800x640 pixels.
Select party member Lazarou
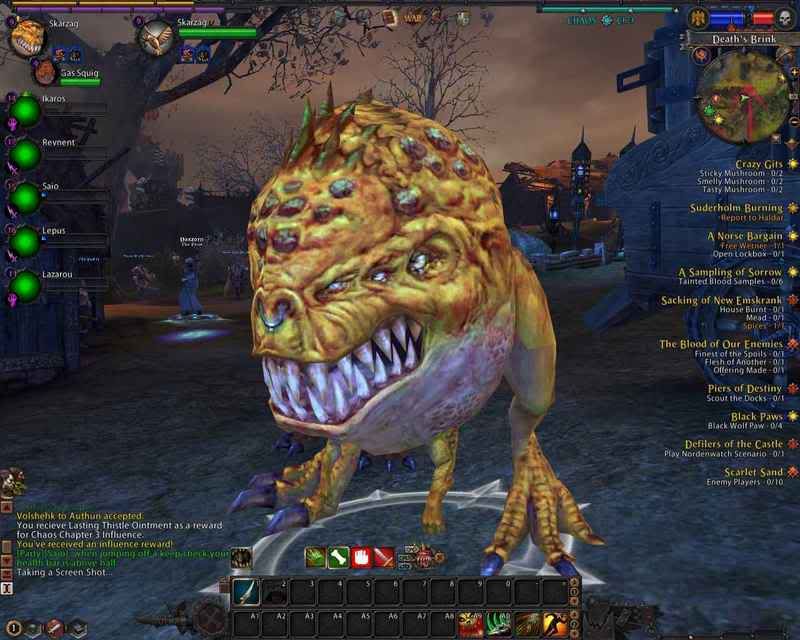point(24,286)
